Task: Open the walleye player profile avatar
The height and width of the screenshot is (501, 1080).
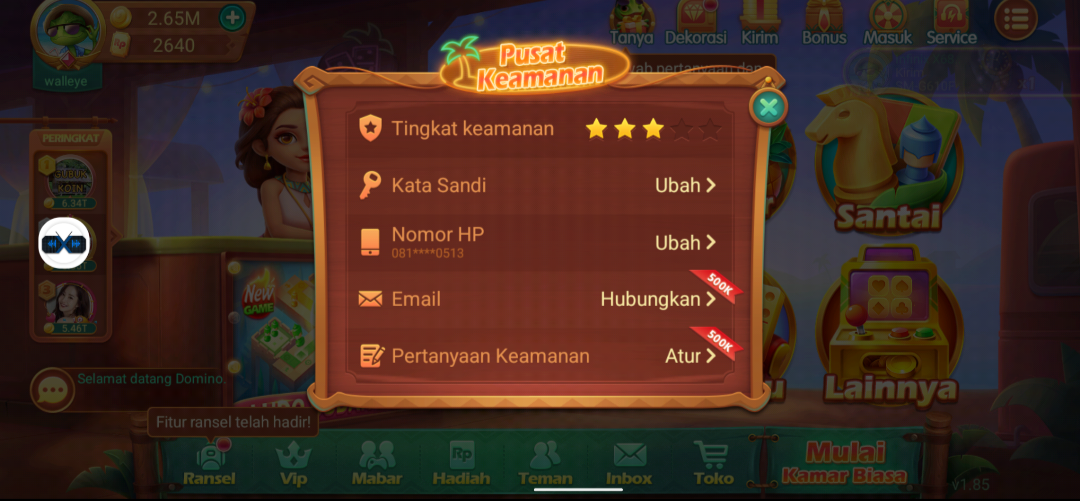Action: point(67,30)
